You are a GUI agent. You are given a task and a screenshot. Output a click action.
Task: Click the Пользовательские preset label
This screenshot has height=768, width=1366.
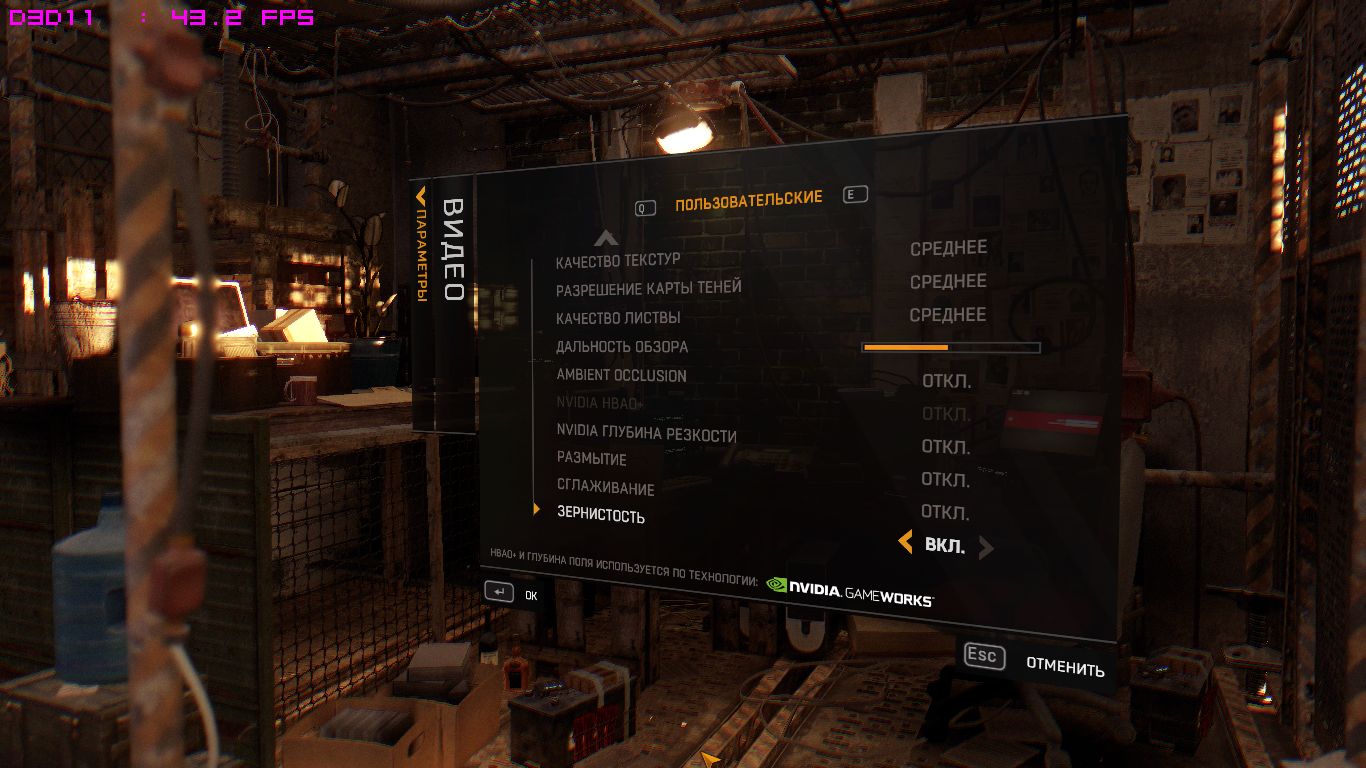pos(748,201)
